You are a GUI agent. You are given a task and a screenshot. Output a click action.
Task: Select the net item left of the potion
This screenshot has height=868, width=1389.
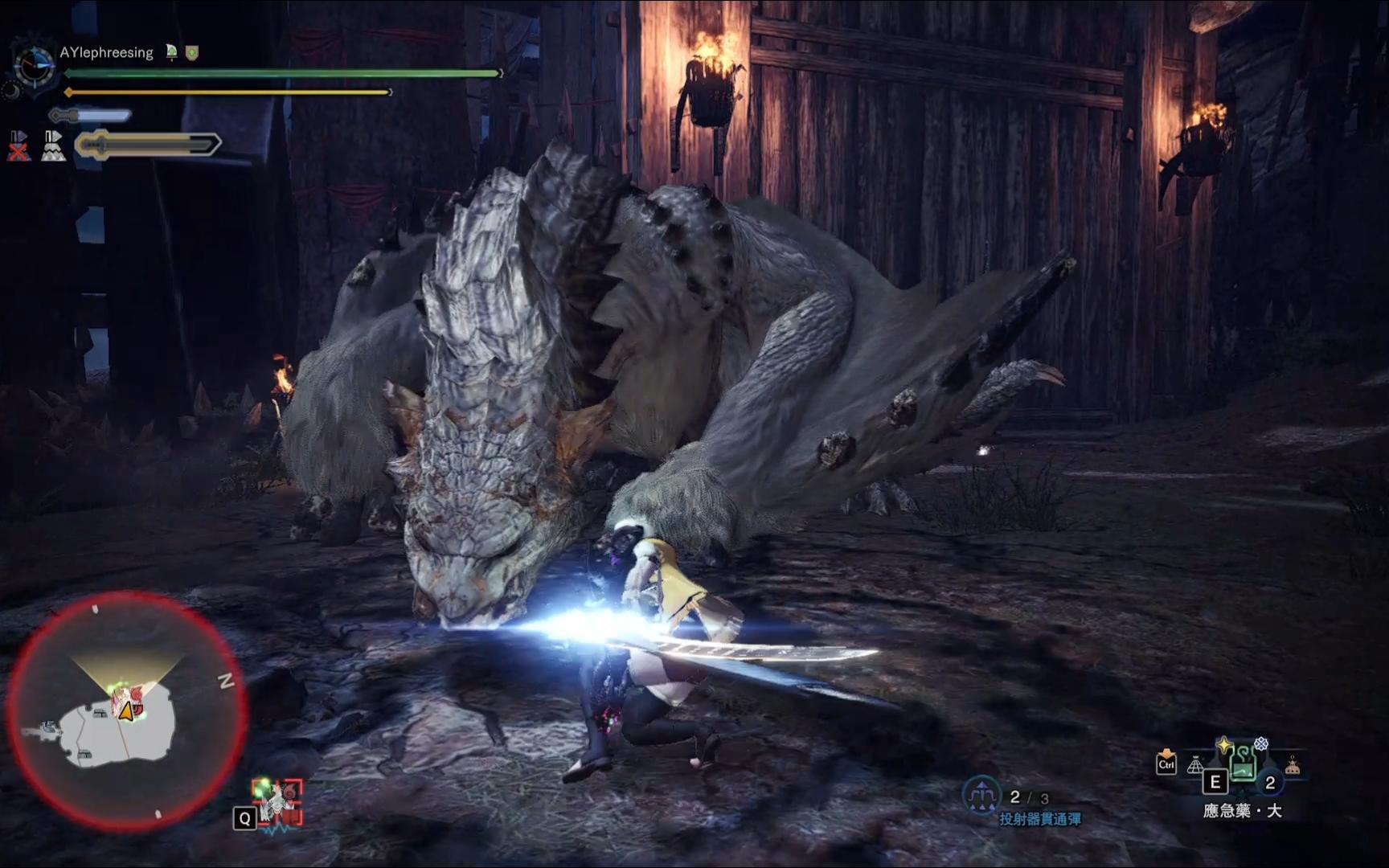coord(1195,765)
